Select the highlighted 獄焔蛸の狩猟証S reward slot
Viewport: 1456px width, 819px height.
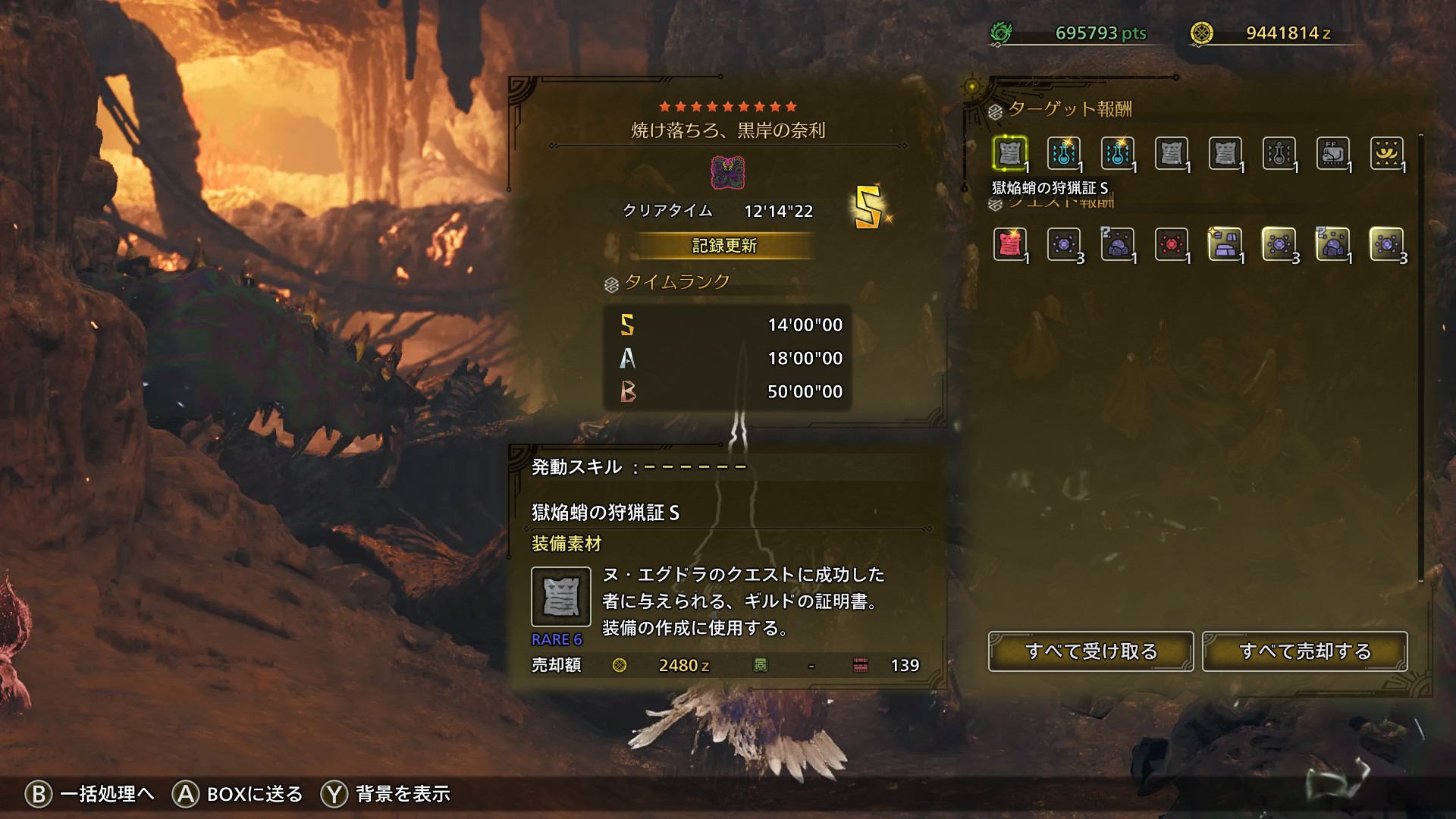click(x=1009, y=153)
